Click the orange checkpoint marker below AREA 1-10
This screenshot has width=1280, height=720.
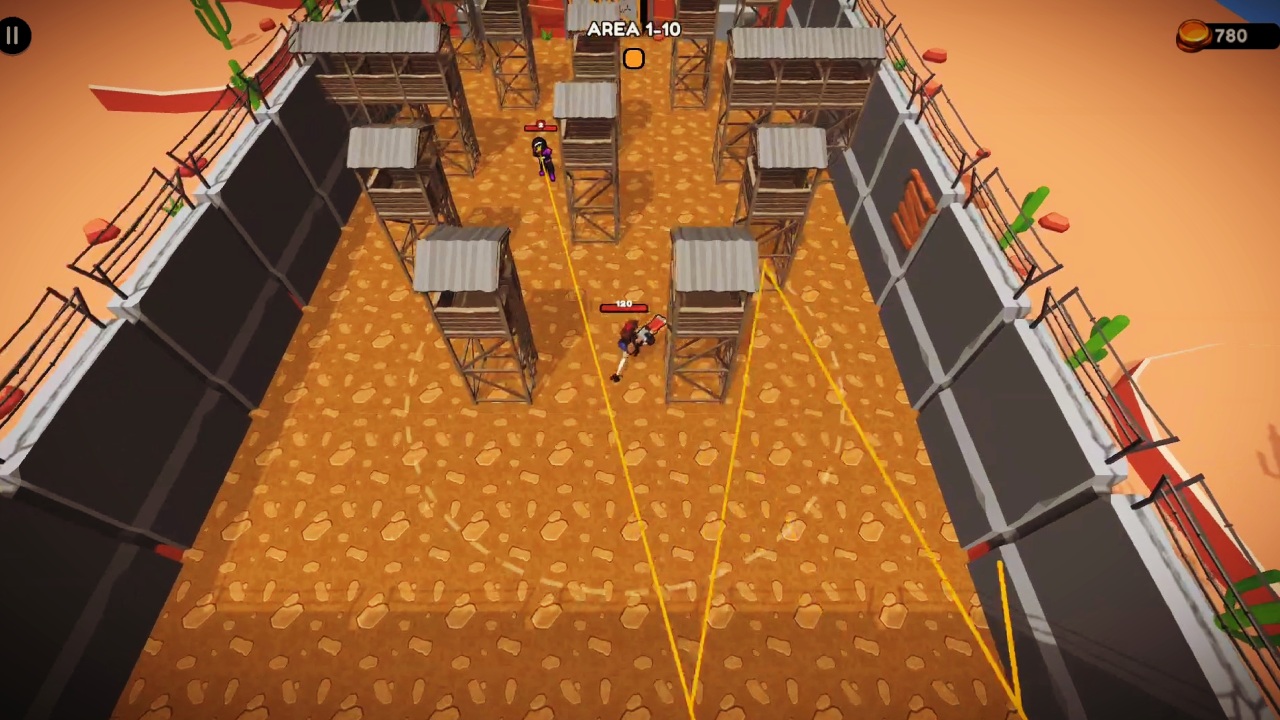pos(634,59)
